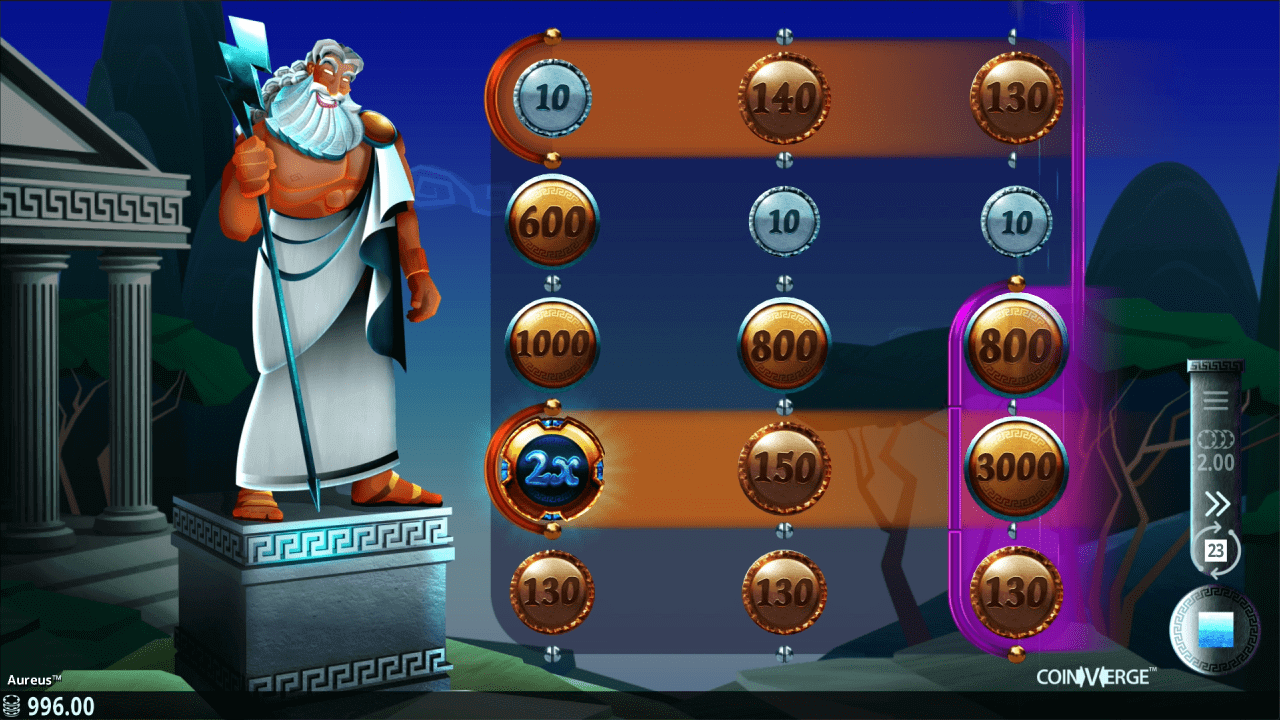
Task: Toggle the fast-forward quick spin arrows
Action: pos(1215,503)
